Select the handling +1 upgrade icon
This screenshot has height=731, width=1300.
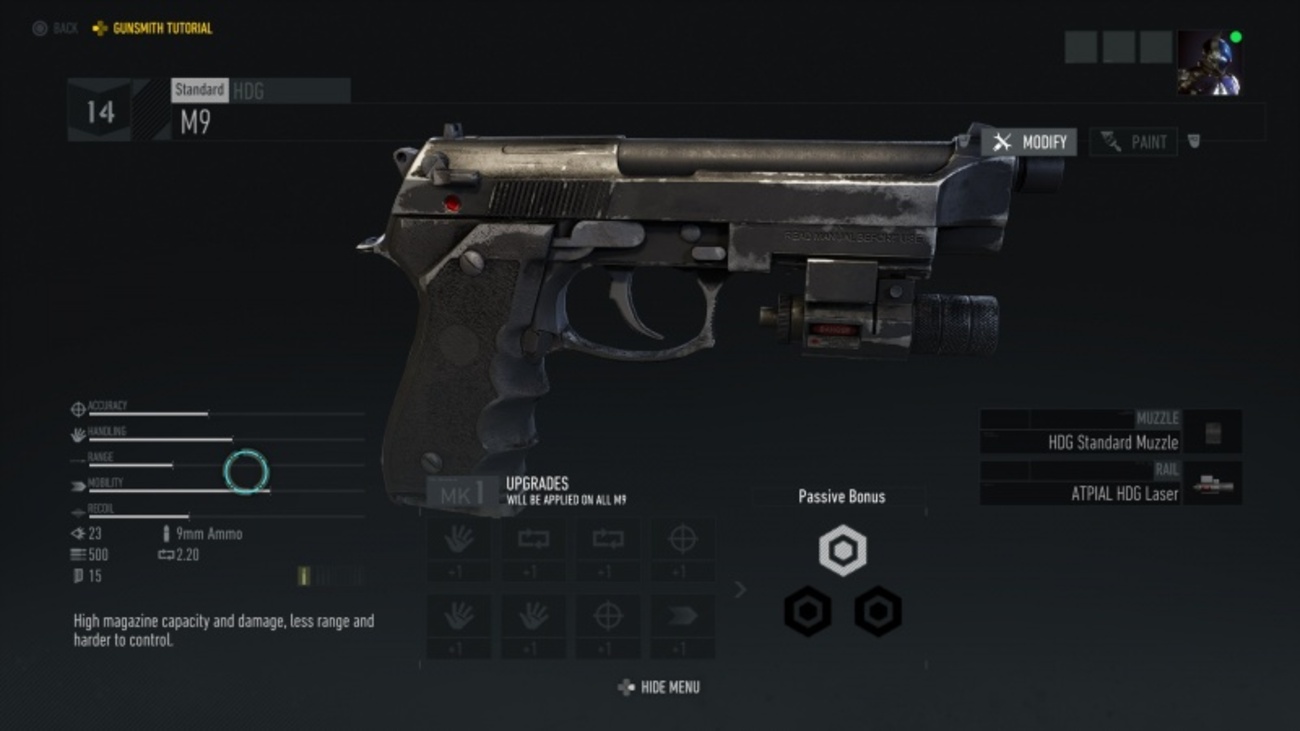pyautogui.click(x=460, y=540)
